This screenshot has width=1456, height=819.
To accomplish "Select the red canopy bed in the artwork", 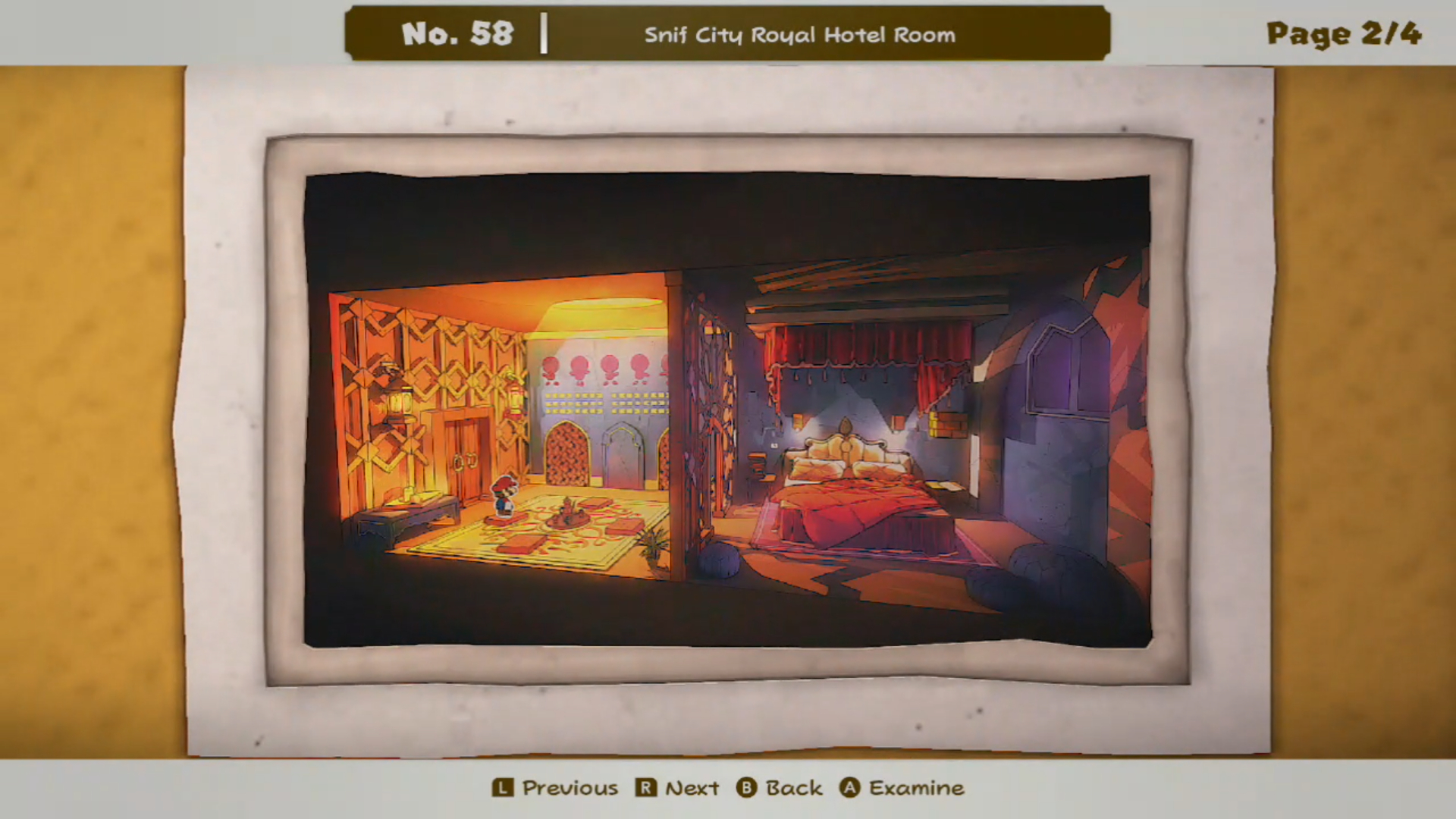I will click(857, 500).
